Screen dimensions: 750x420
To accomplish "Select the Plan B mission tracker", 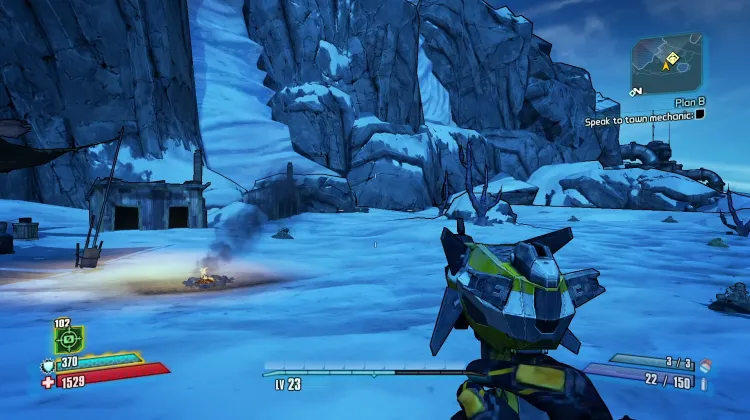I will coord(690,101).
